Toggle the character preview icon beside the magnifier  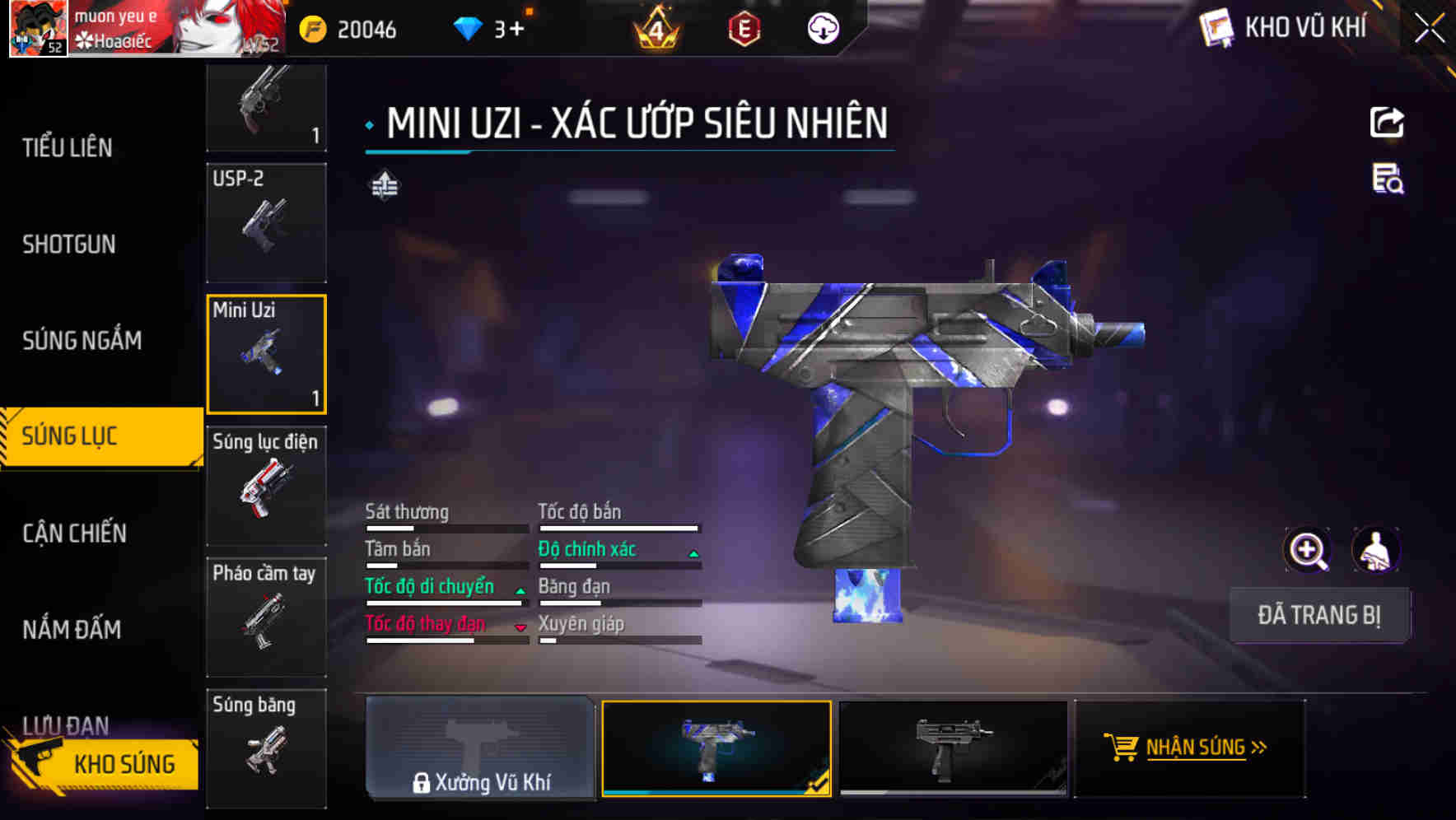pos(1377,550)
